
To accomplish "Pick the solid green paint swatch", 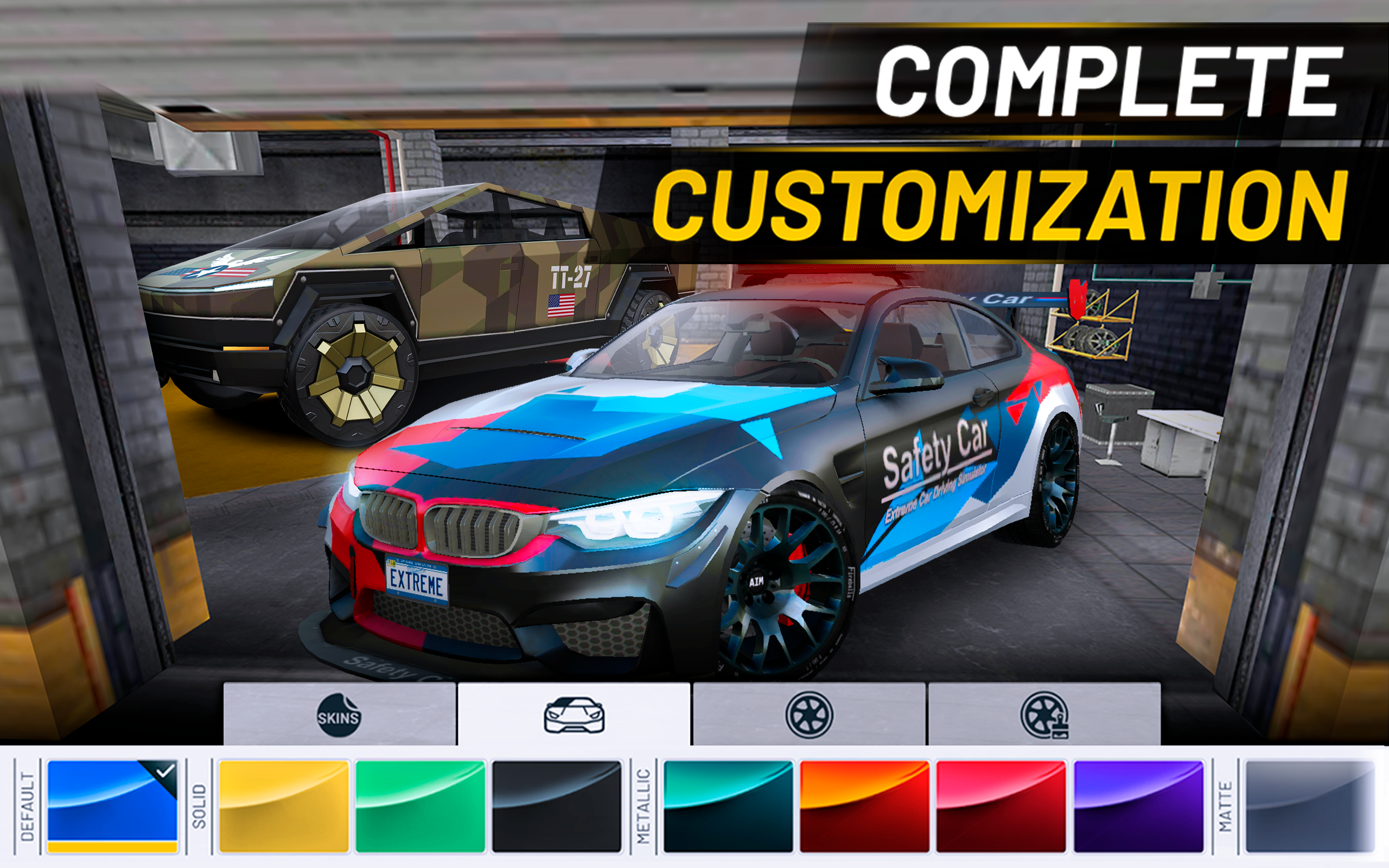I will point(420,806).
